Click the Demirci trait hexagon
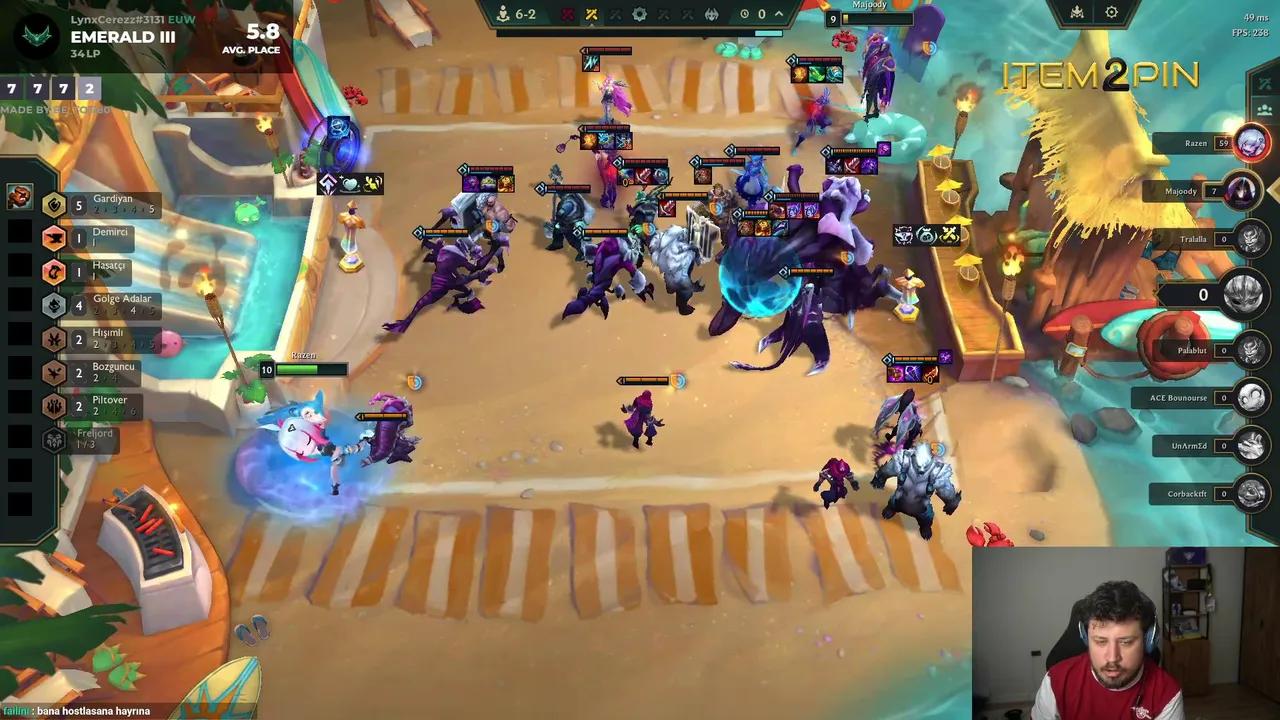The width and height of the screenshot is (1280, 720). [55, 238]
